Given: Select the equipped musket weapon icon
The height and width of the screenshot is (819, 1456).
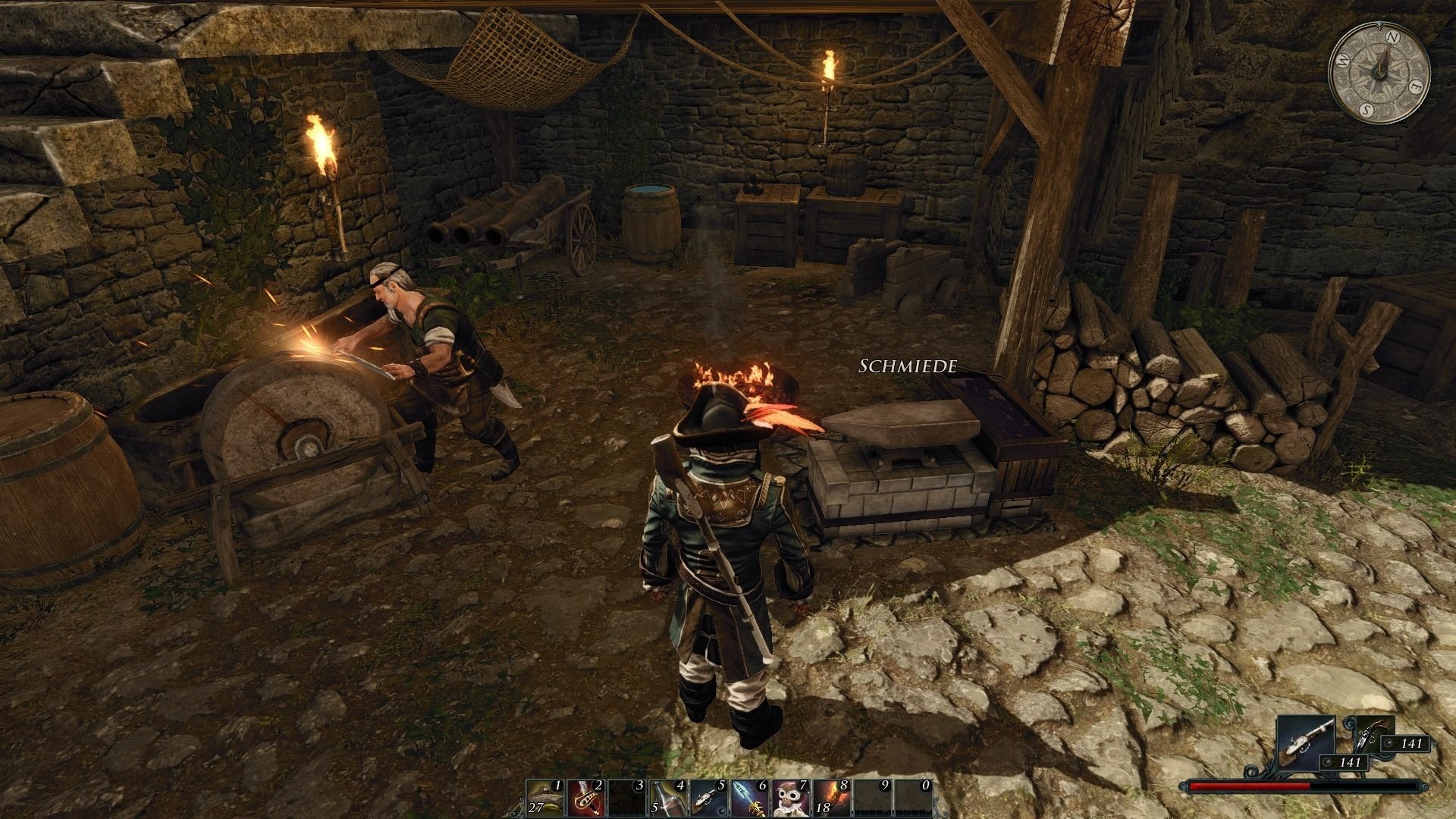Looking at the screenshot, I should [x=1306, y=745].
